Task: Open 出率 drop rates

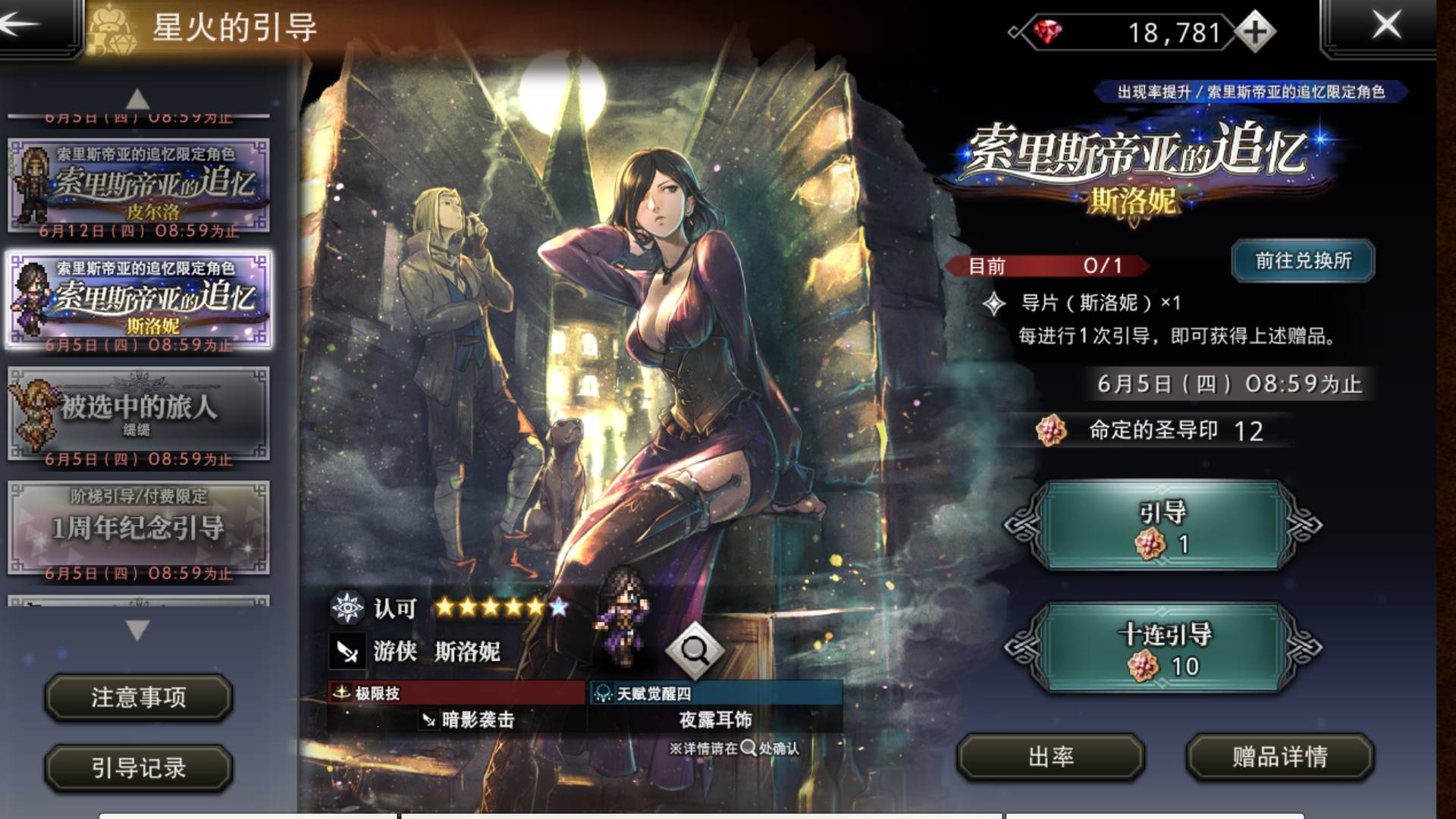Action: [x=1050, y=756]
